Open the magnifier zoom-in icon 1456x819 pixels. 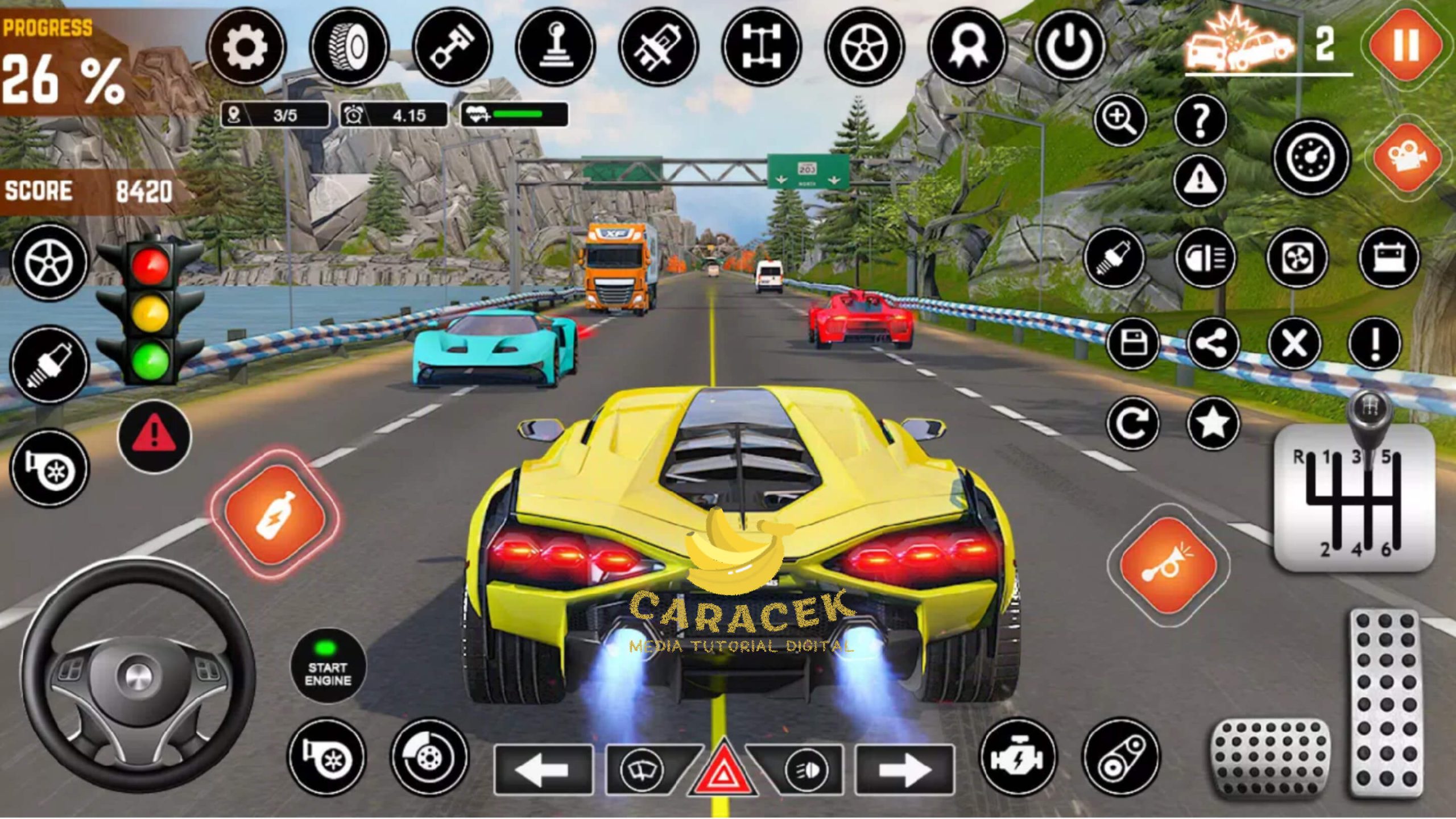pyautogui.click(x=1120, y=119)
